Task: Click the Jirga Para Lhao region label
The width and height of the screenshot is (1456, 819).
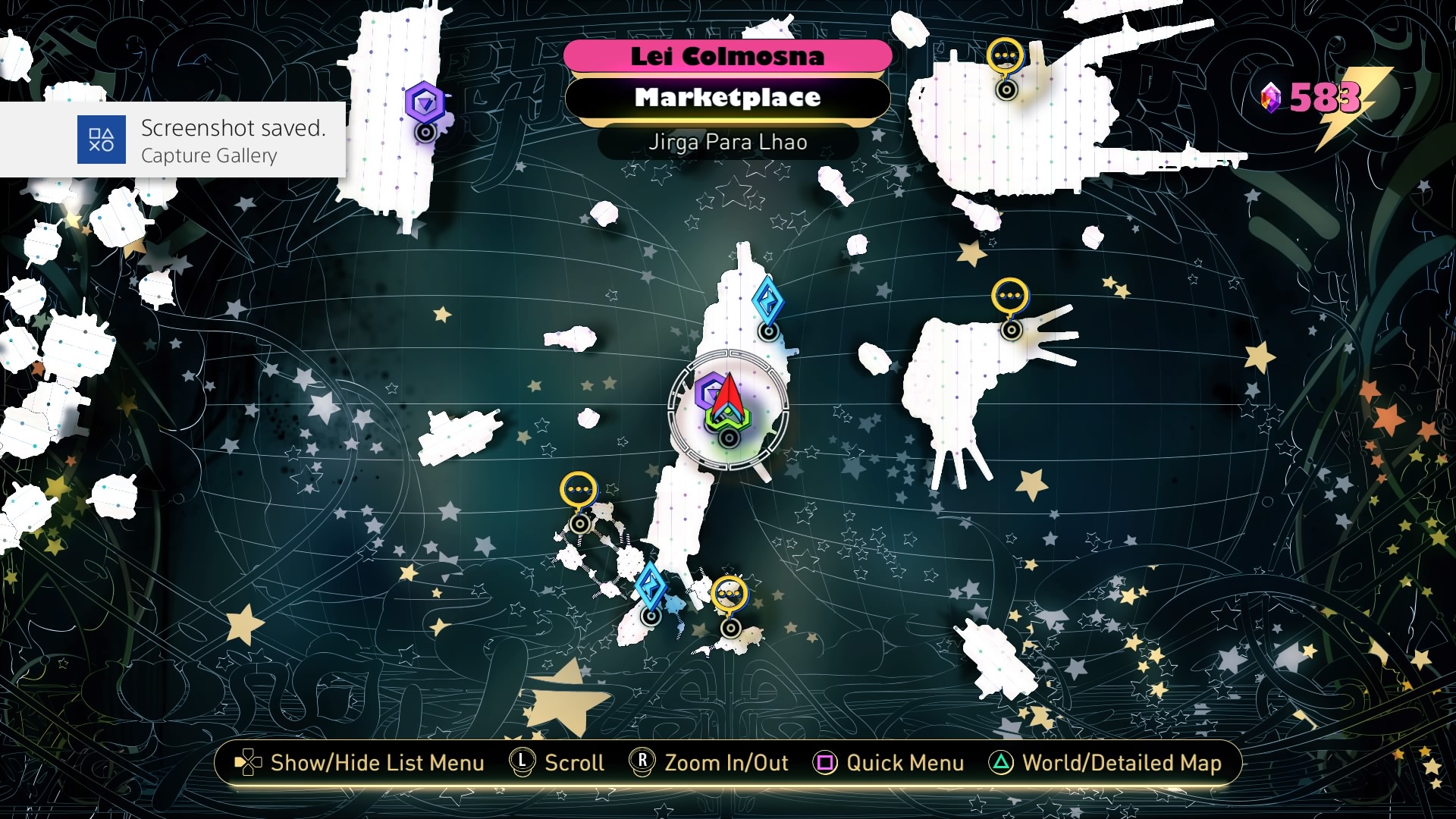Action: pos(729,142)
